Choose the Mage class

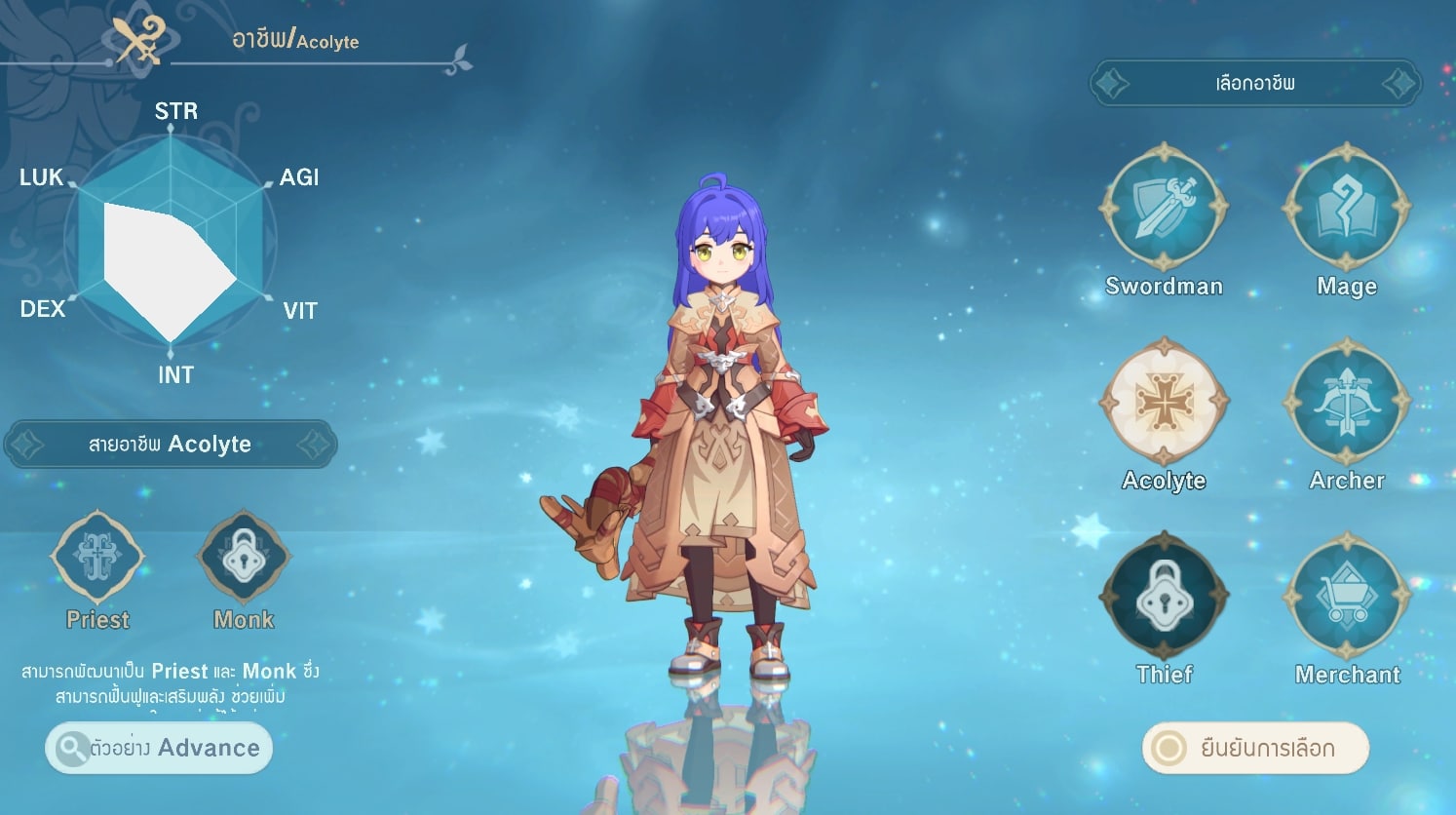1347,208
